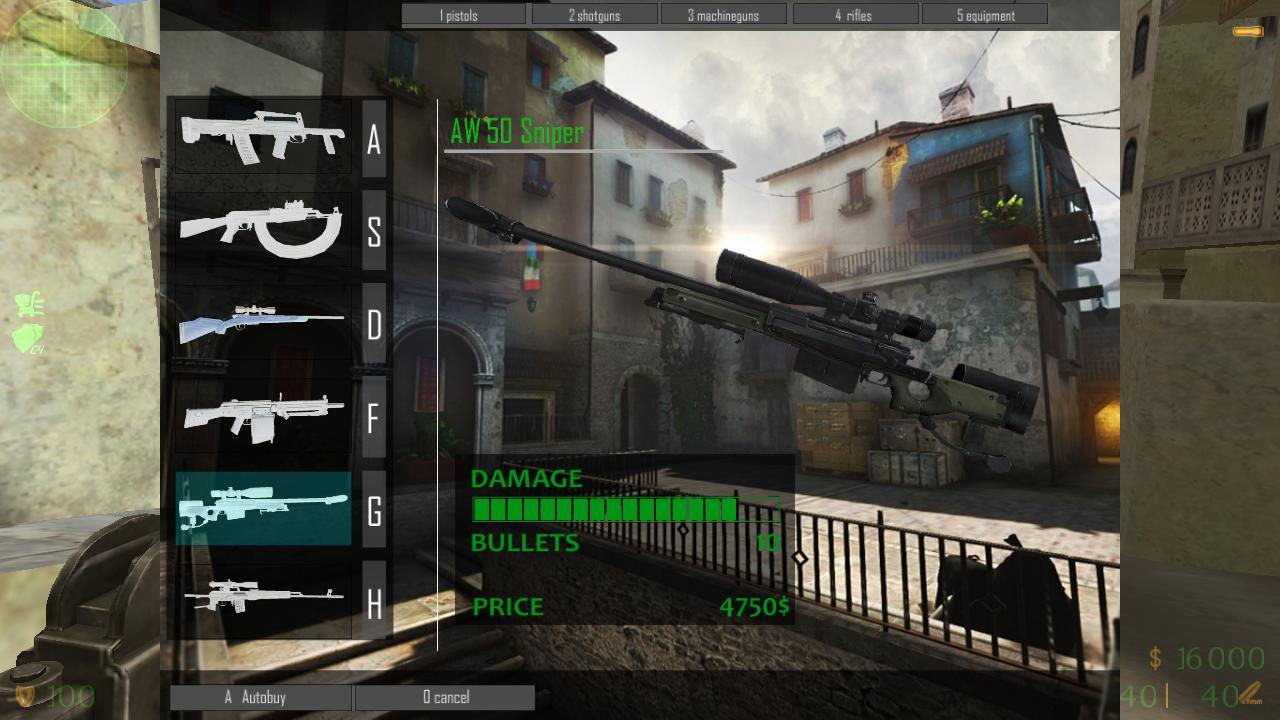Open the 3 machineguns category

pyautogui.click(x=724, y=14)
